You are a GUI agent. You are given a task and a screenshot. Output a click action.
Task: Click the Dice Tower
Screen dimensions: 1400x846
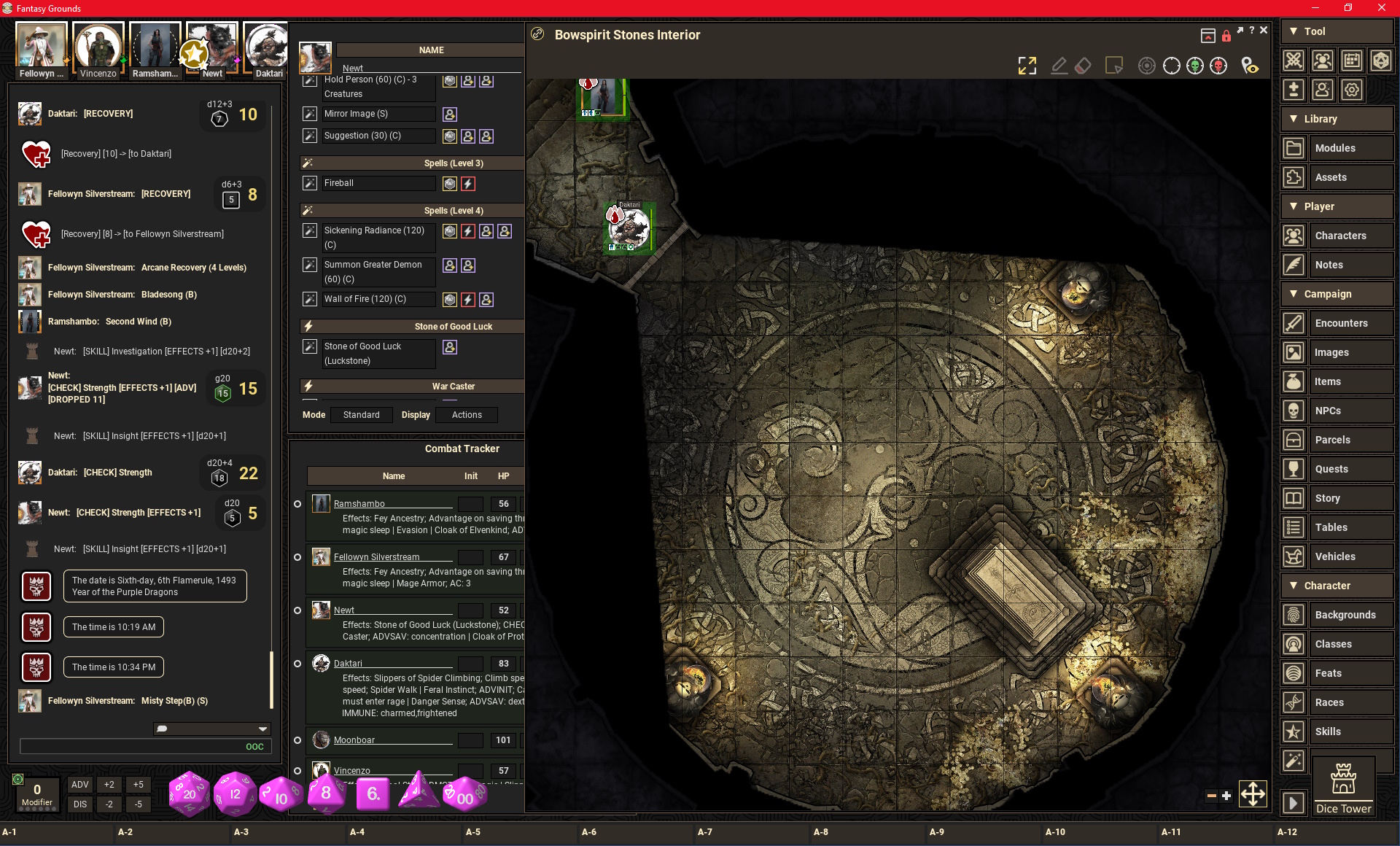tap(1343, 785)
